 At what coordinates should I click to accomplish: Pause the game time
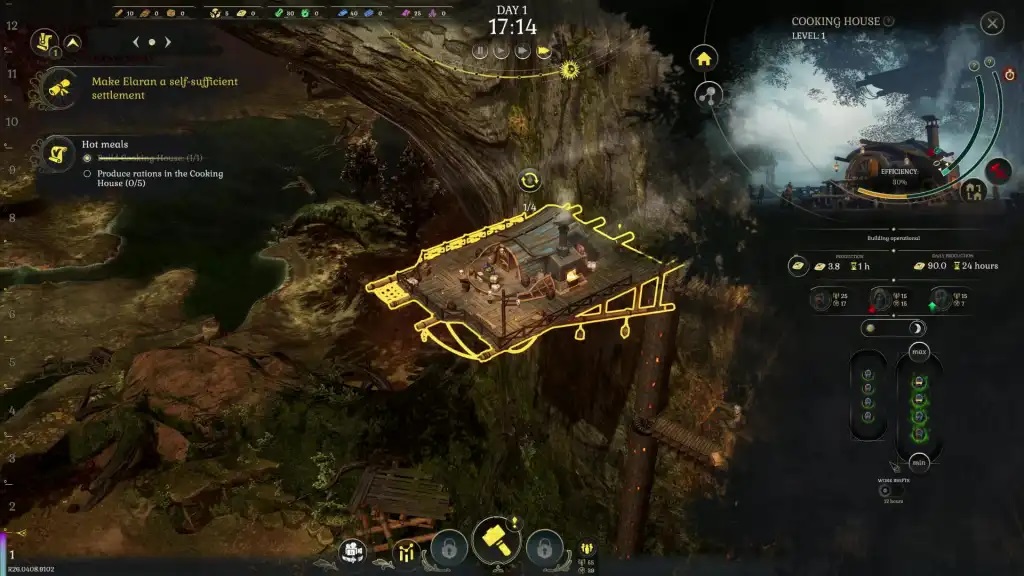(480, 51)
